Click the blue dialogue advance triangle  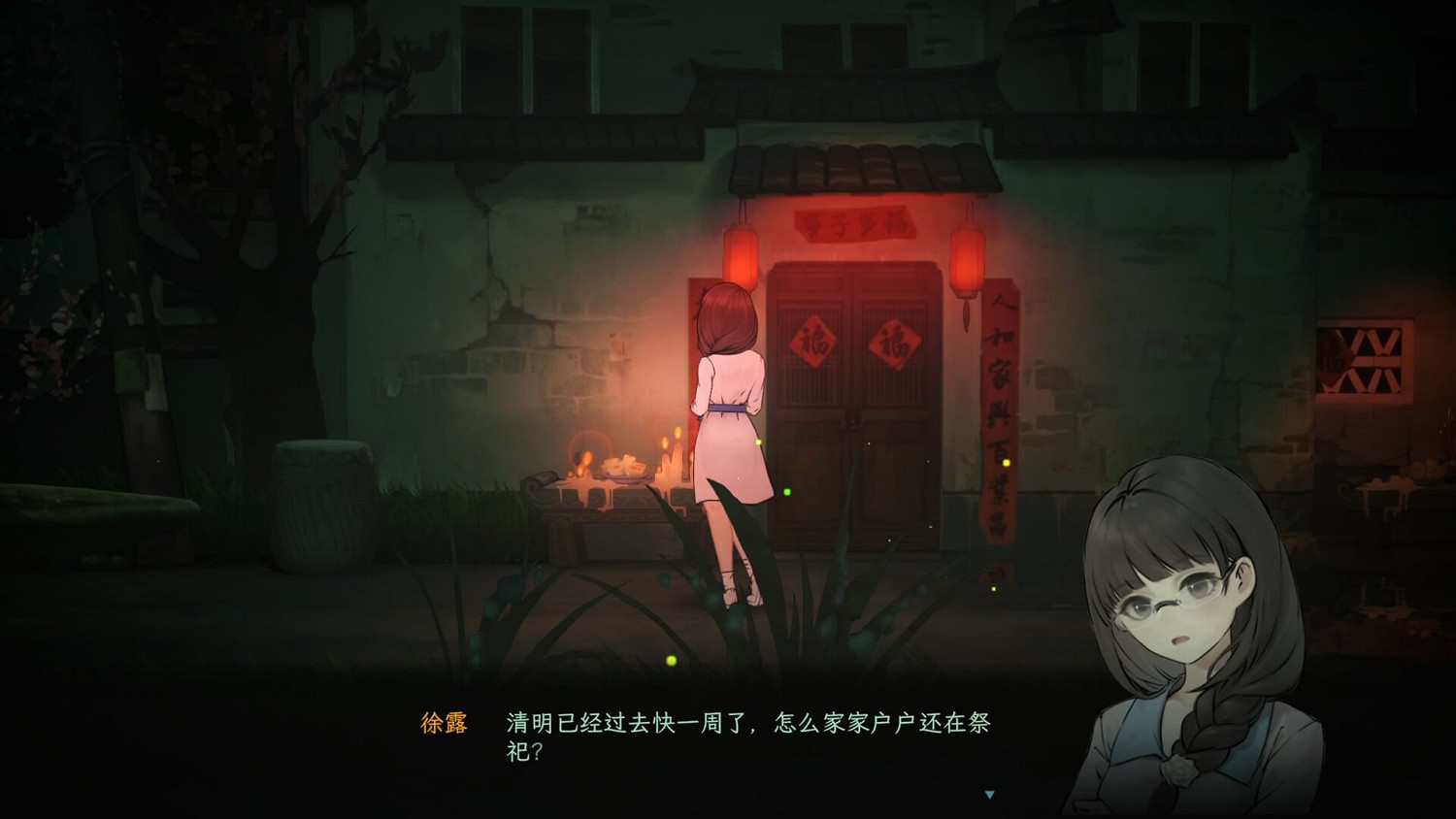pos(987,792)
